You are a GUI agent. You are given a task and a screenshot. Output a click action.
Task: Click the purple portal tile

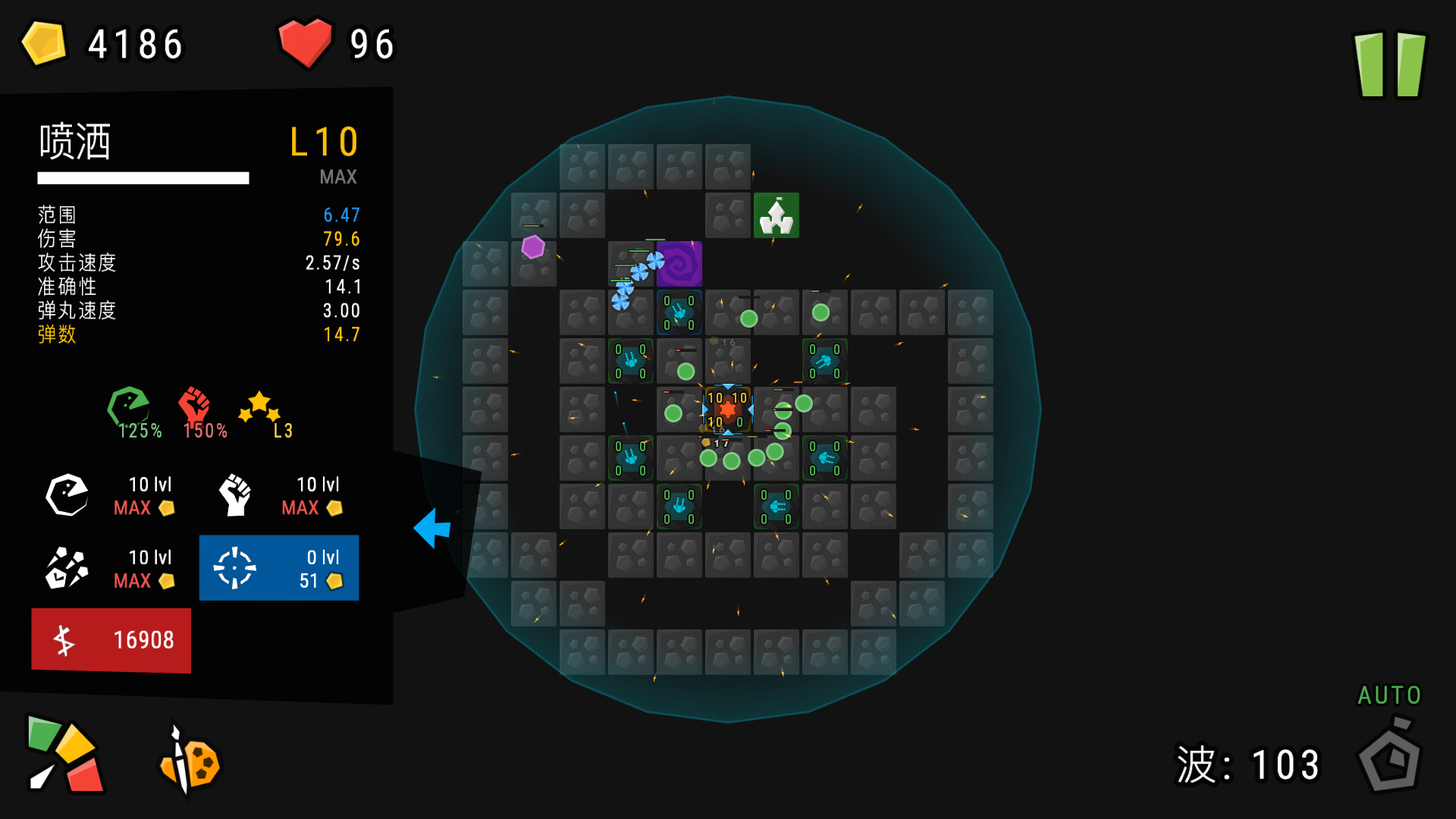[x=679, y=263]
